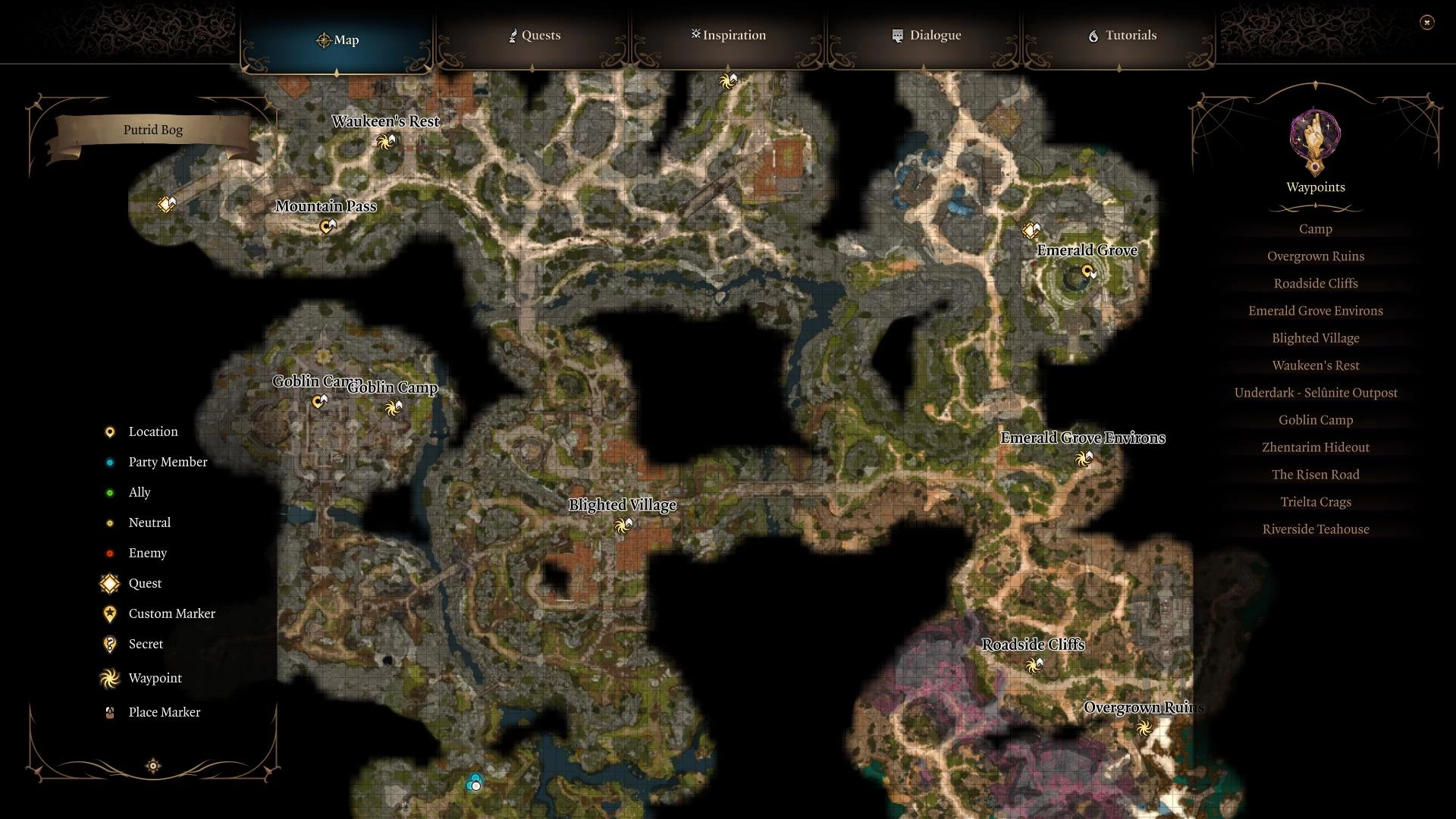Open the Inspiration tab
The height and width of the screenshot is (819, 1456).
(728, 36)
